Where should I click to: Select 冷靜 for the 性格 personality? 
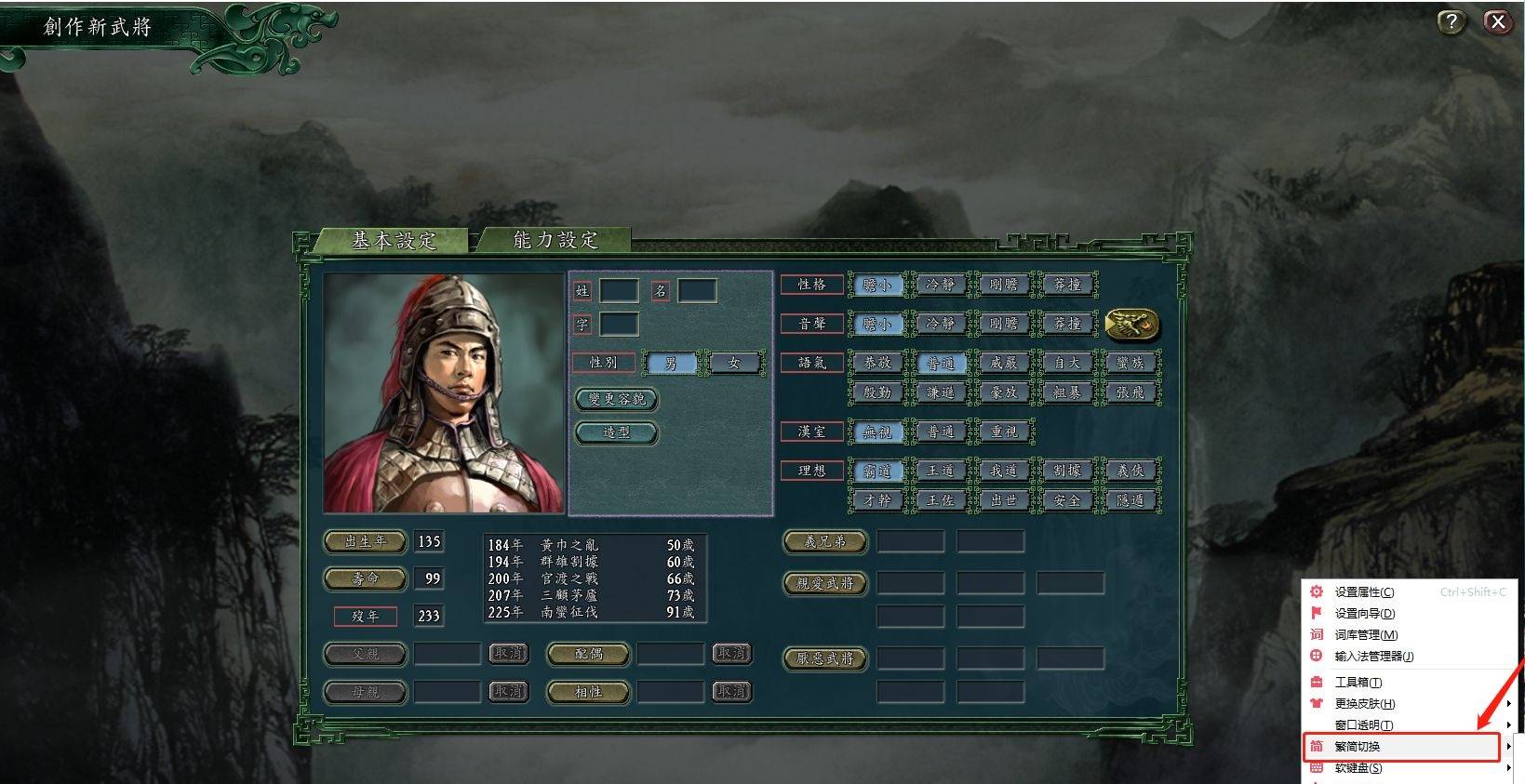pos(940,285)
